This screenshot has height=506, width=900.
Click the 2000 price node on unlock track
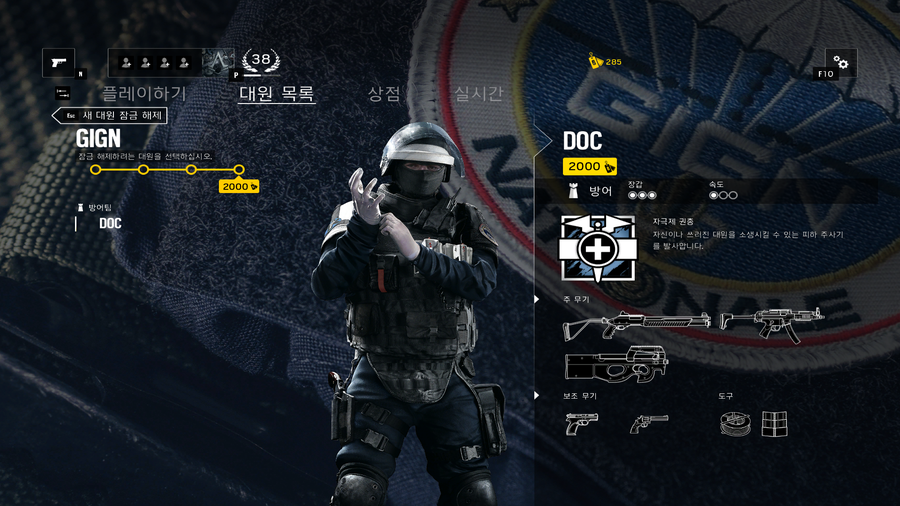pyautogui.click(x=239, y=186)
